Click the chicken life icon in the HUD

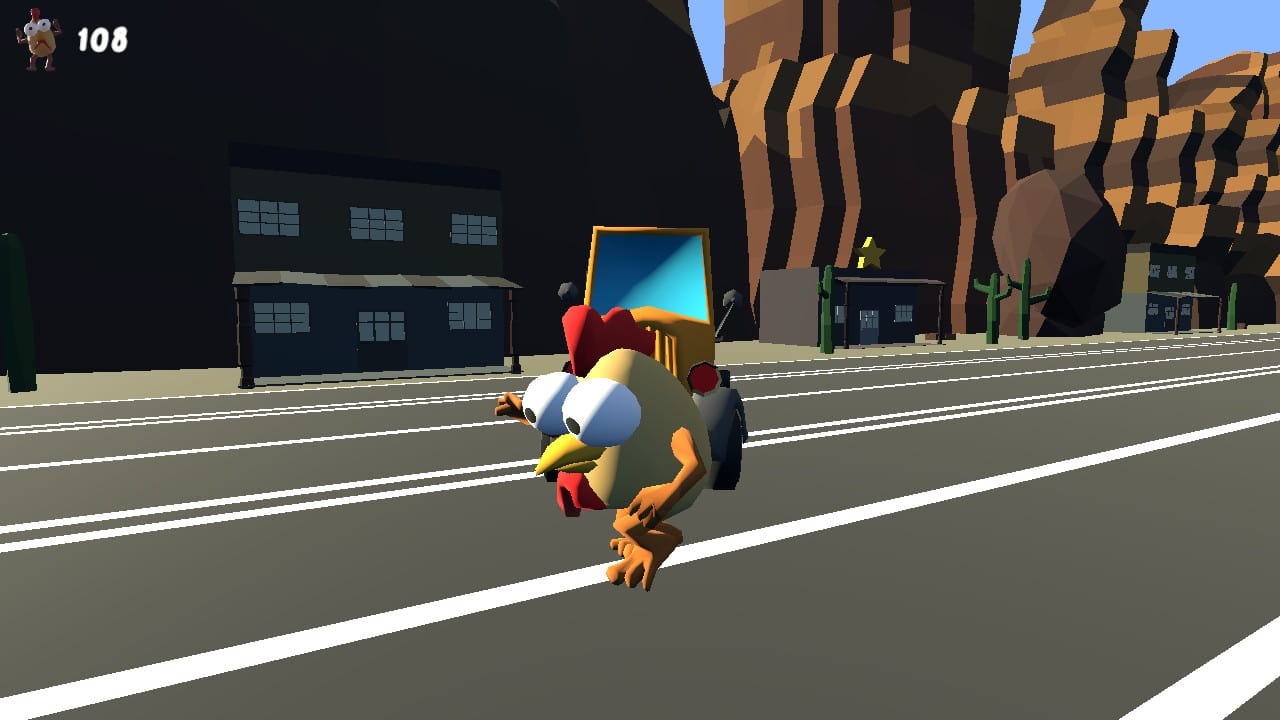coord(36,33)
